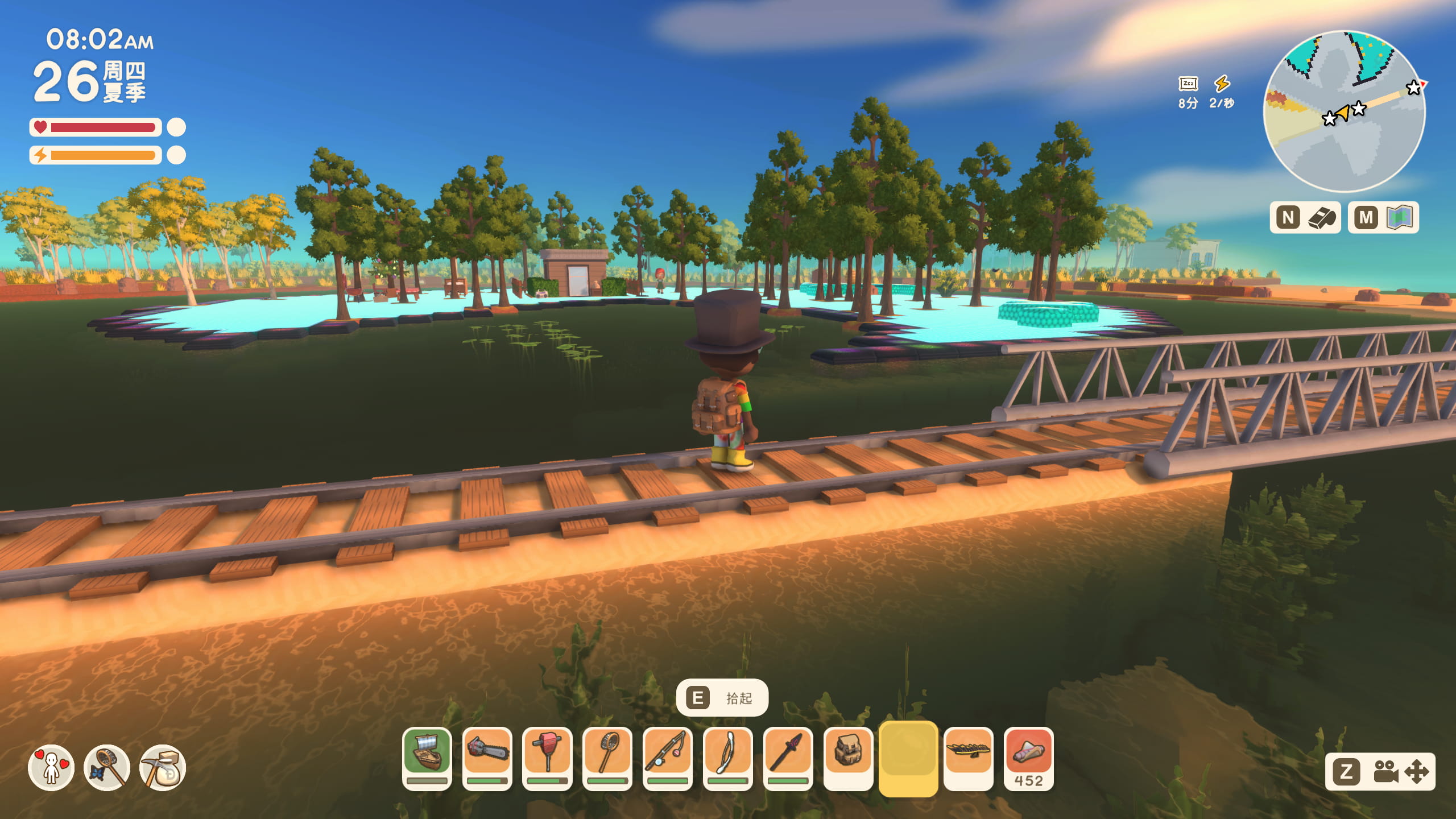Viewport: 1456px width, 819px height.
Task: Open the villager hearts icon
Action: 51,768
